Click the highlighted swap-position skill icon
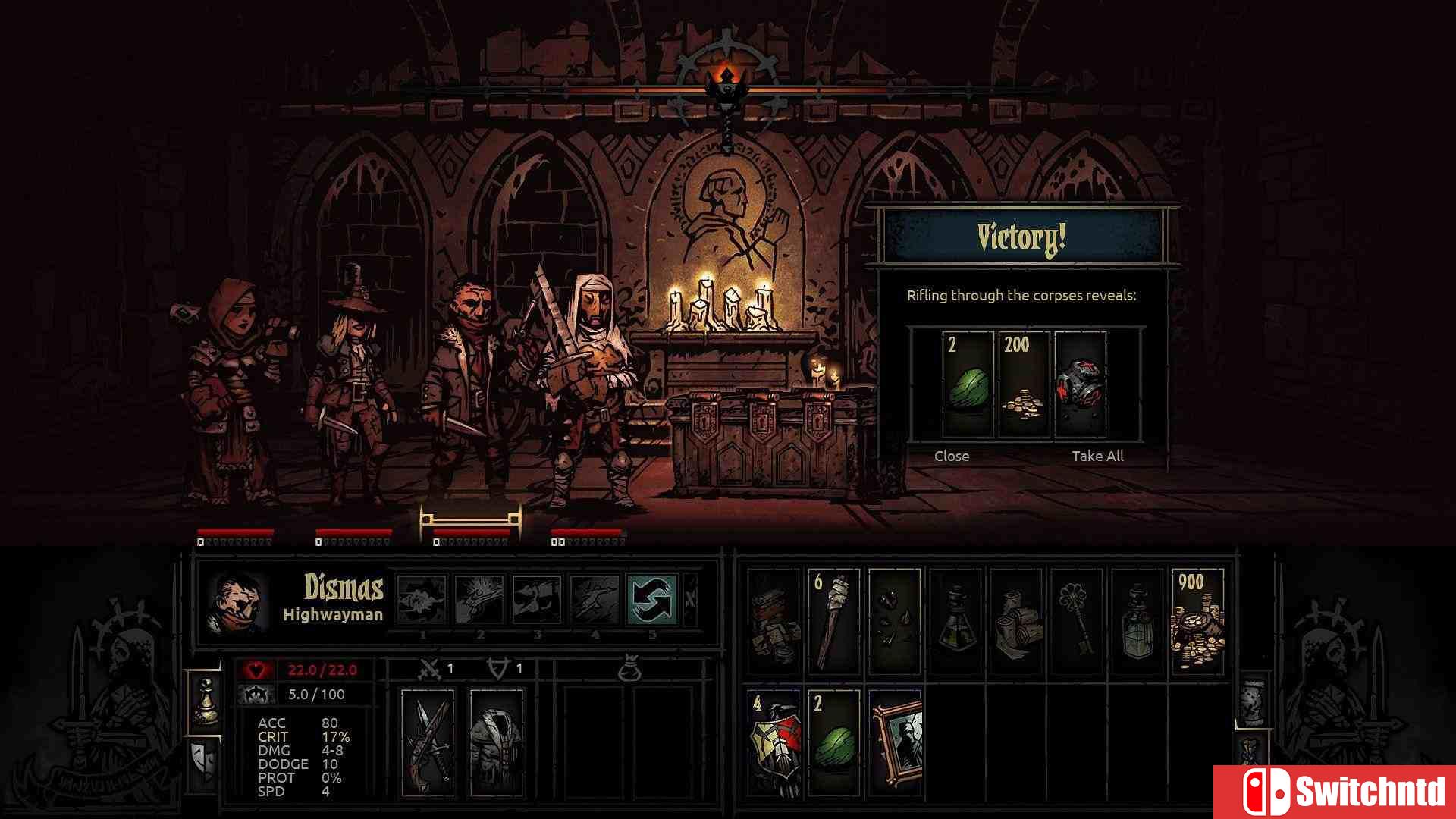1456x819 pixels. coord(654,603)
